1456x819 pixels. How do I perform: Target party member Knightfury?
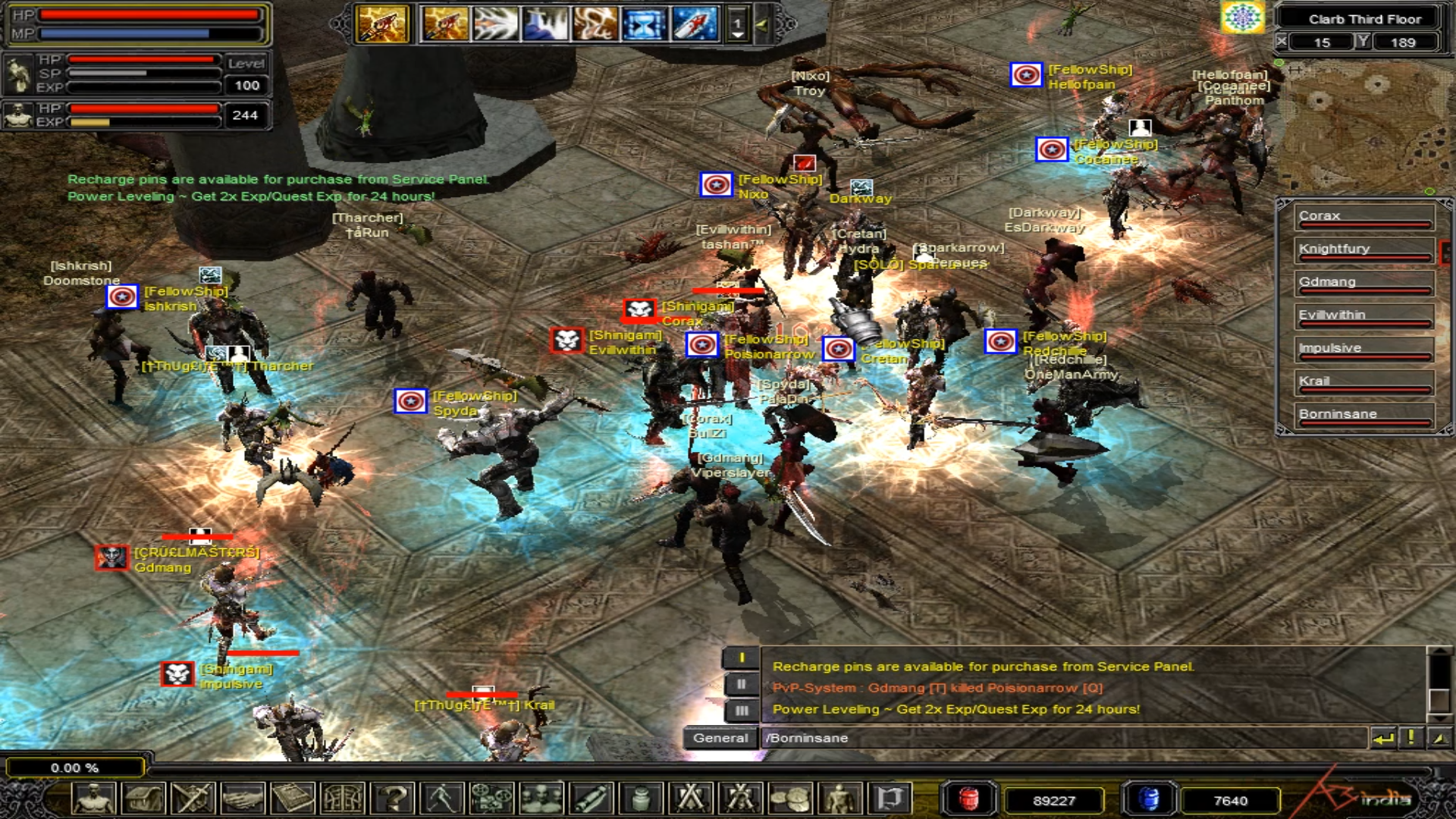click(x=1363, y=250)
